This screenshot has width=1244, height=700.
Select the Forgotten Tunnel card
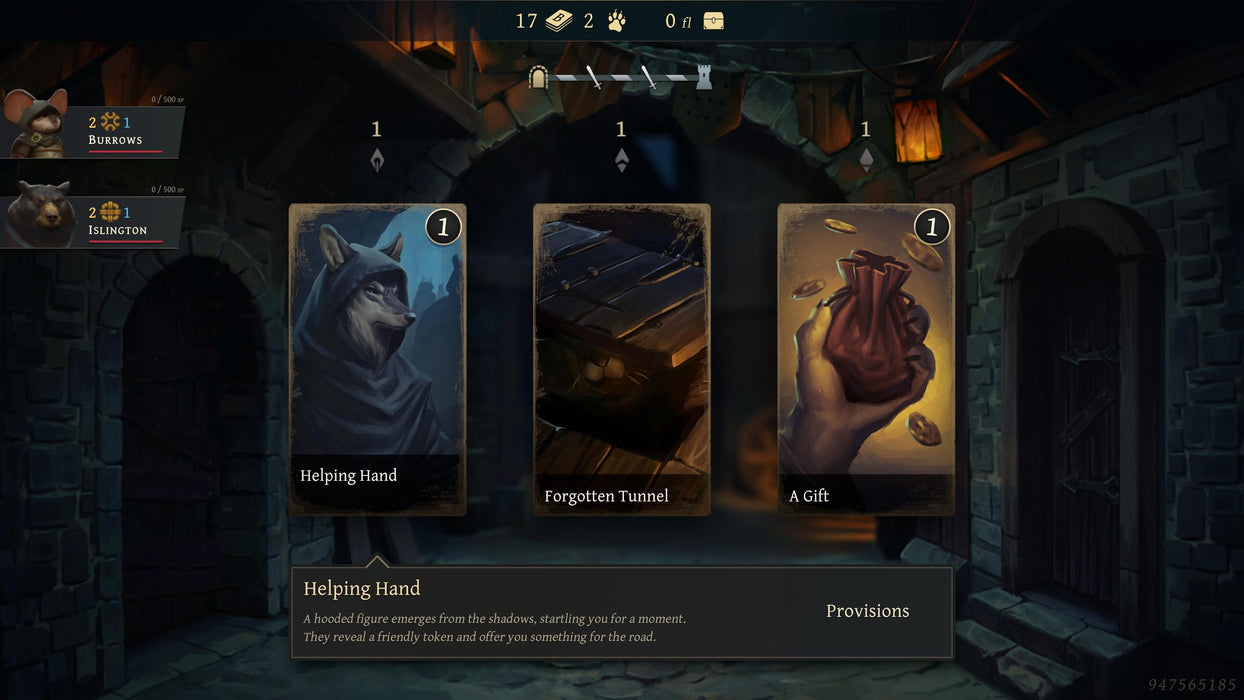pos(621,360)
